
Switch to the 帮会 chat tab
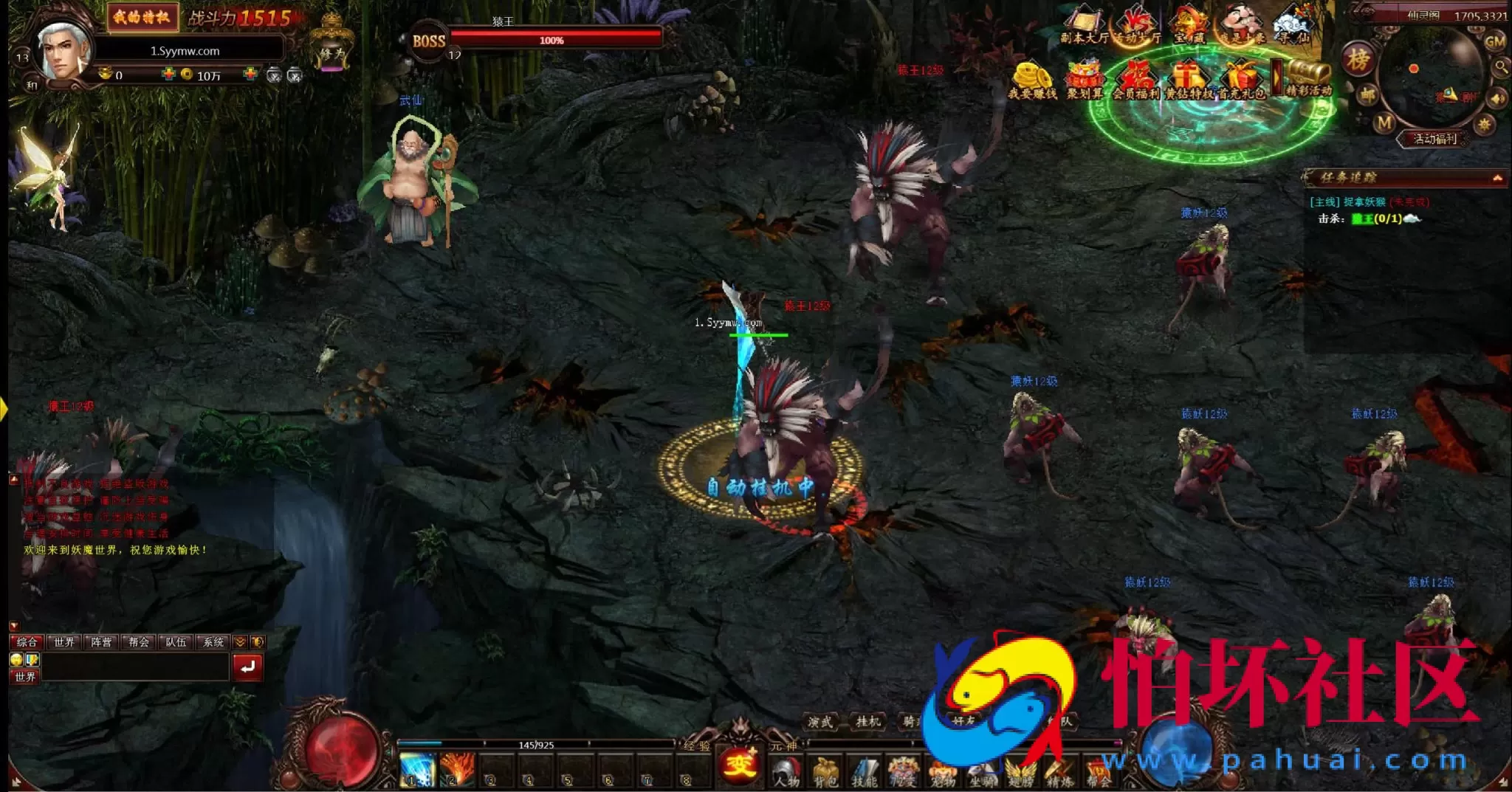[x=138, y=642]
